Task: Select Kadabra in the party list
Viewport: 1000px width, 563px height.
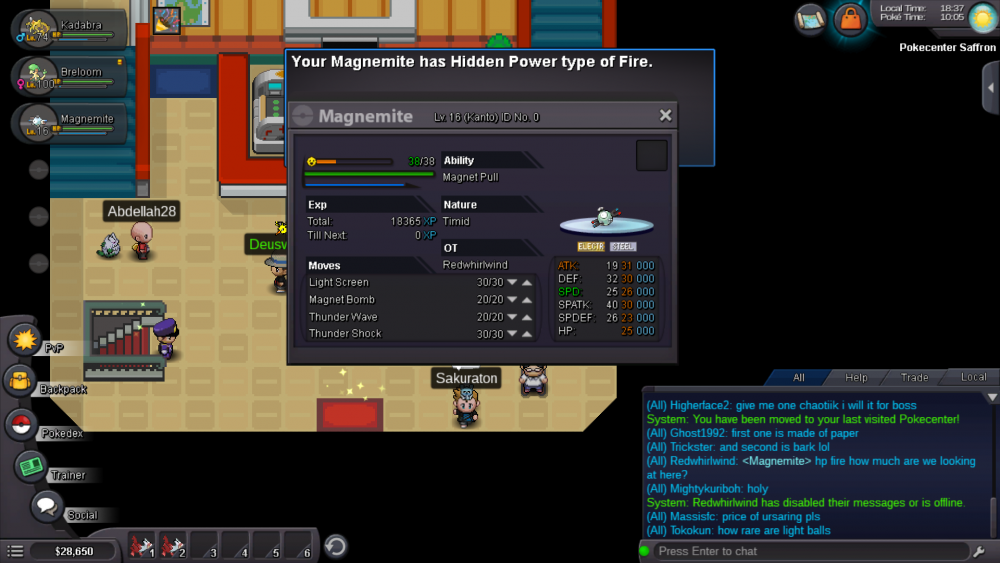Action: pos(68,28)
